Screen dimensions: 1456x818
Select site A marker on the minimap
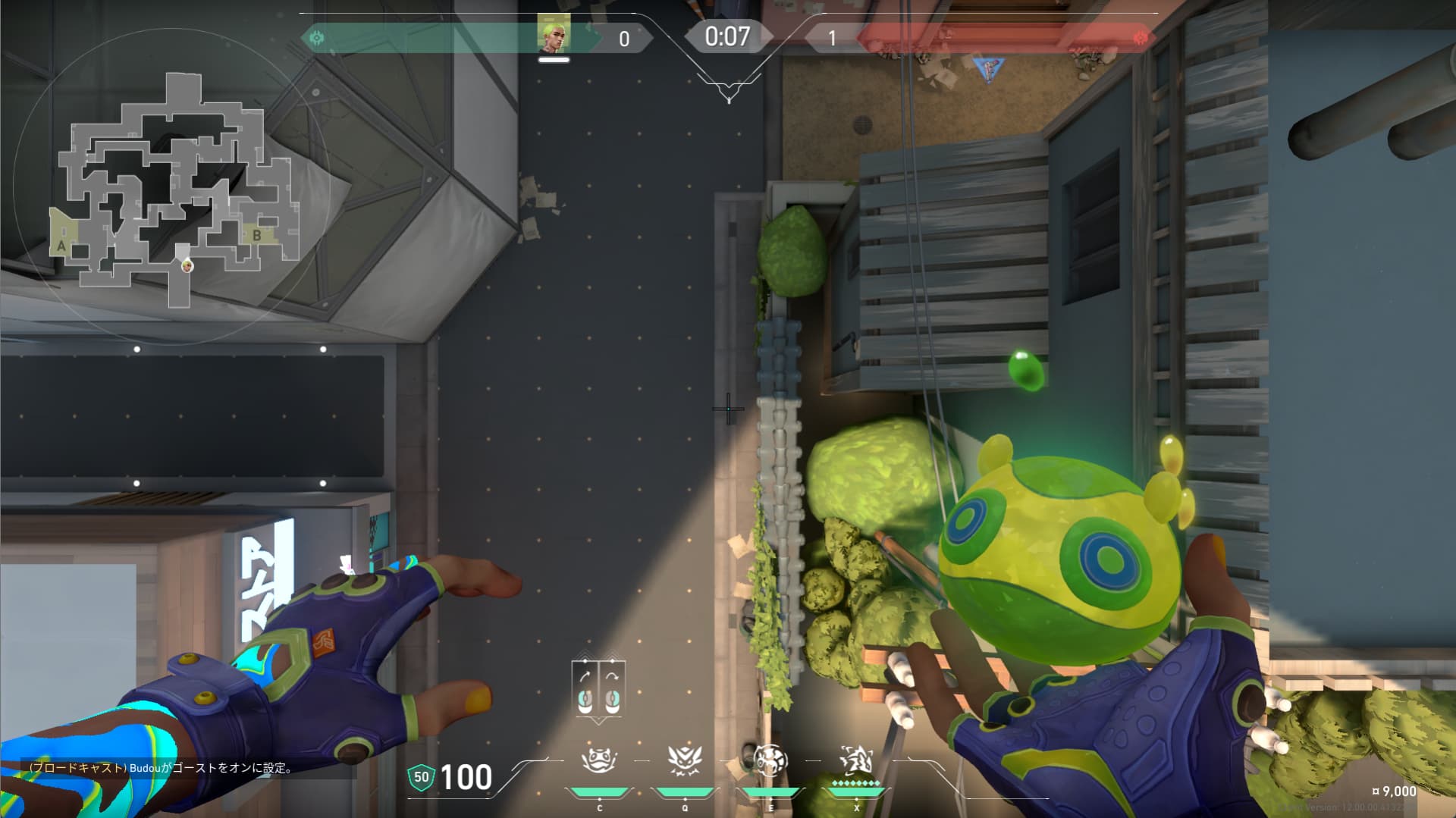61,246
